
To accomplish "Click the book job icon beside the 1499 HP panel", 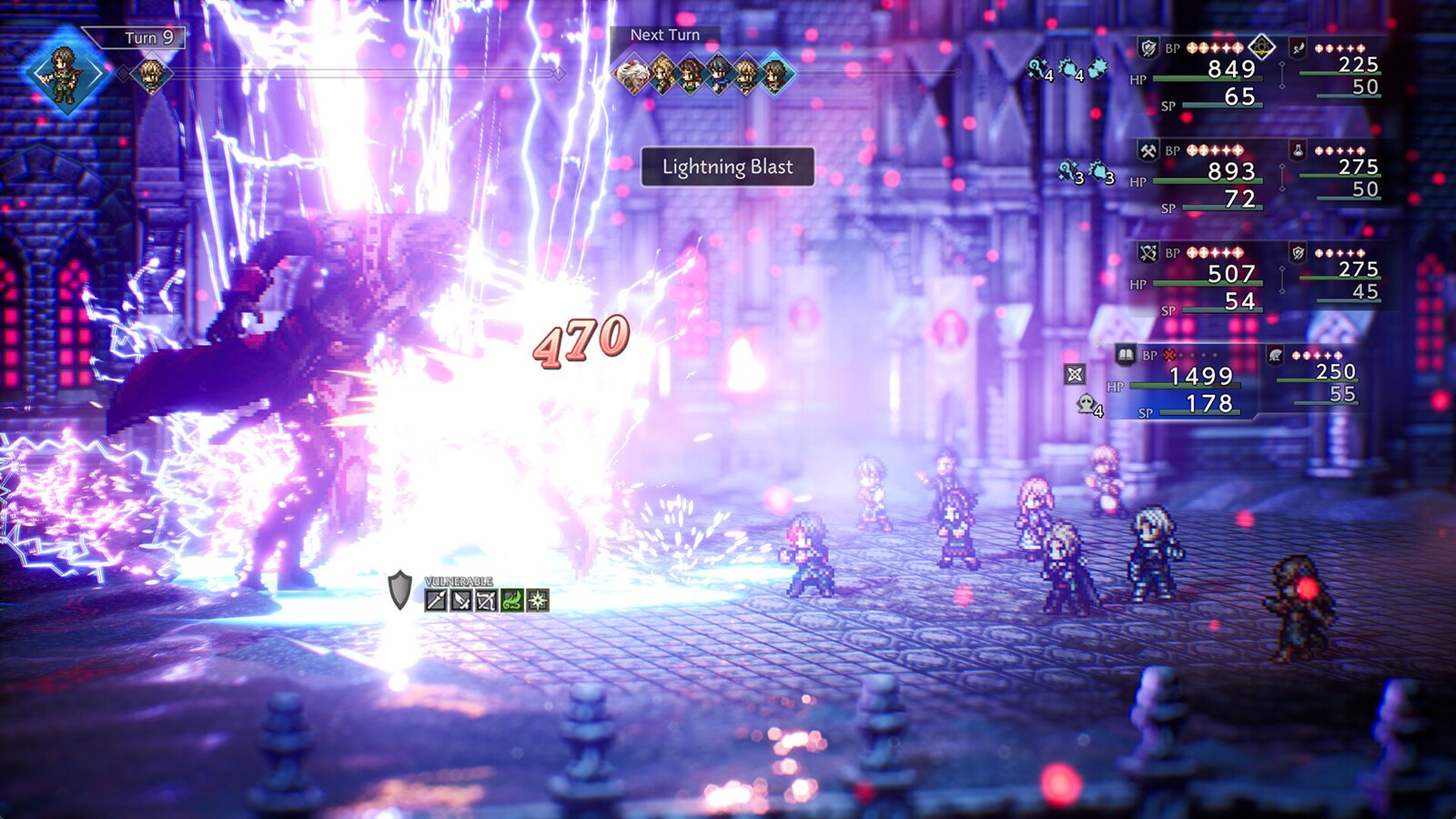I will point(1126,356).
